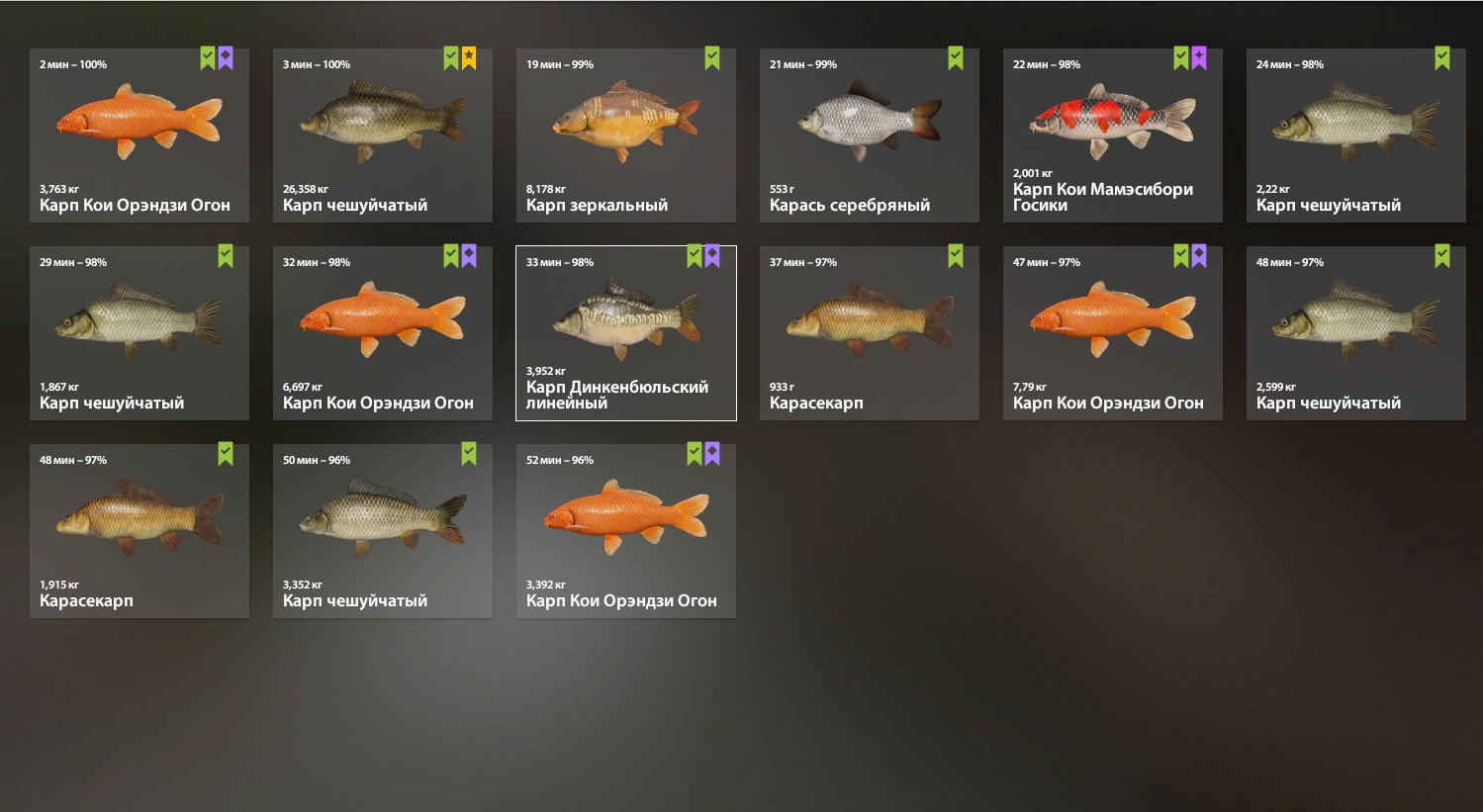Choose the 26,358 кг Карп чешуйчатый card
Image resolution: width=1483 pixels, height=812 pixels.
(383, 135)
